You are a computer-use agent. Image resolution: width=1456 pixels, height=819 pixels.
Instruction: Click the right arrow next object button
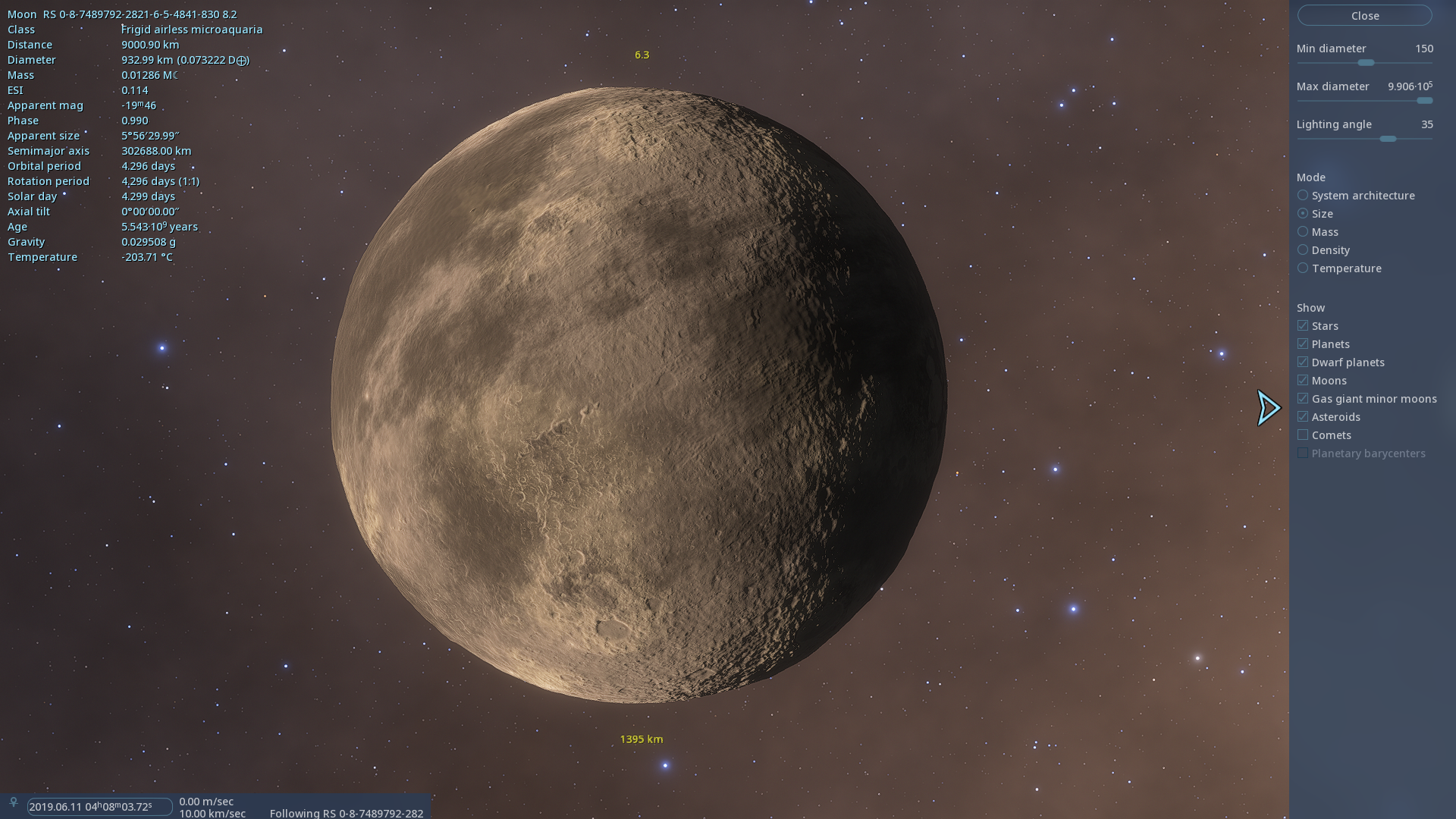pyautogui.click(x=1268, y=409)
